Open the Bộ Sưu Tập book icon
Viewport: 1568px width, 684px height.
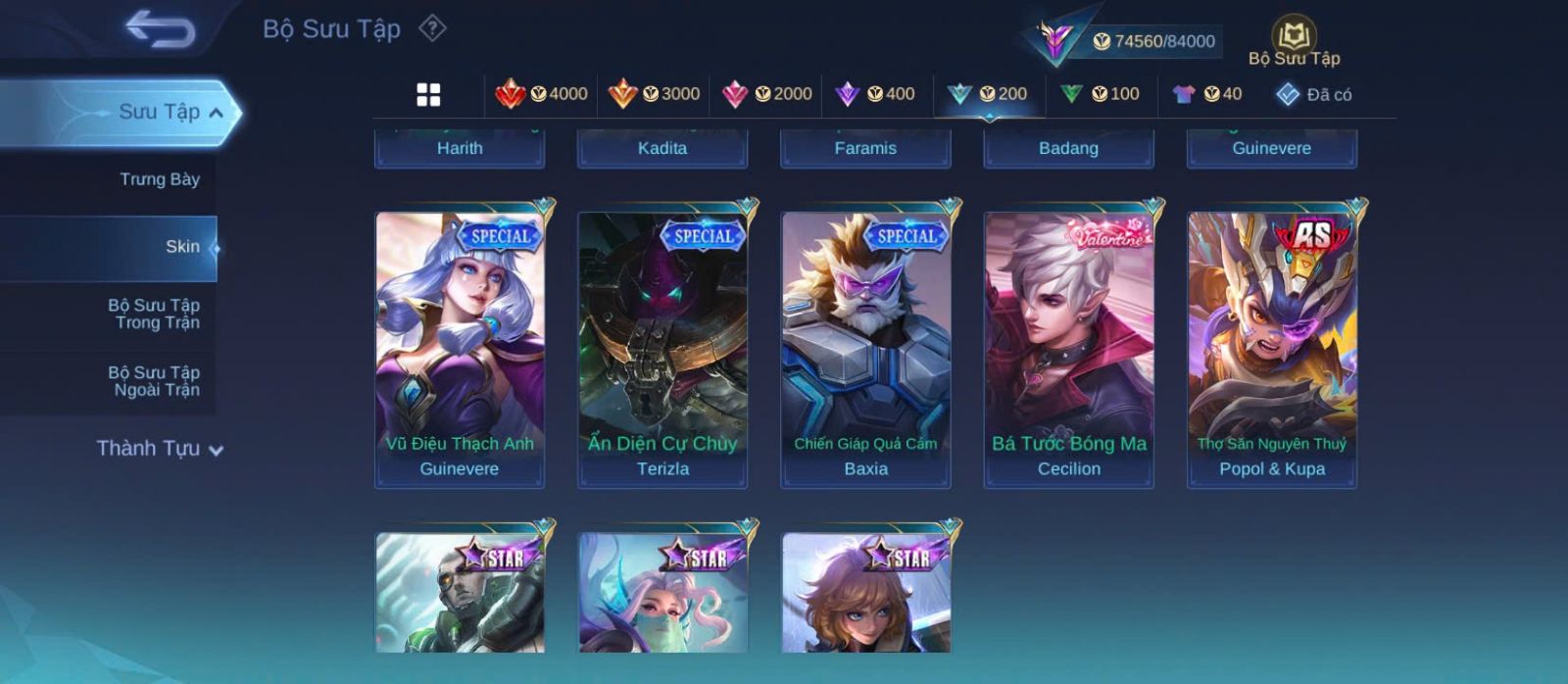[1294, 42]
